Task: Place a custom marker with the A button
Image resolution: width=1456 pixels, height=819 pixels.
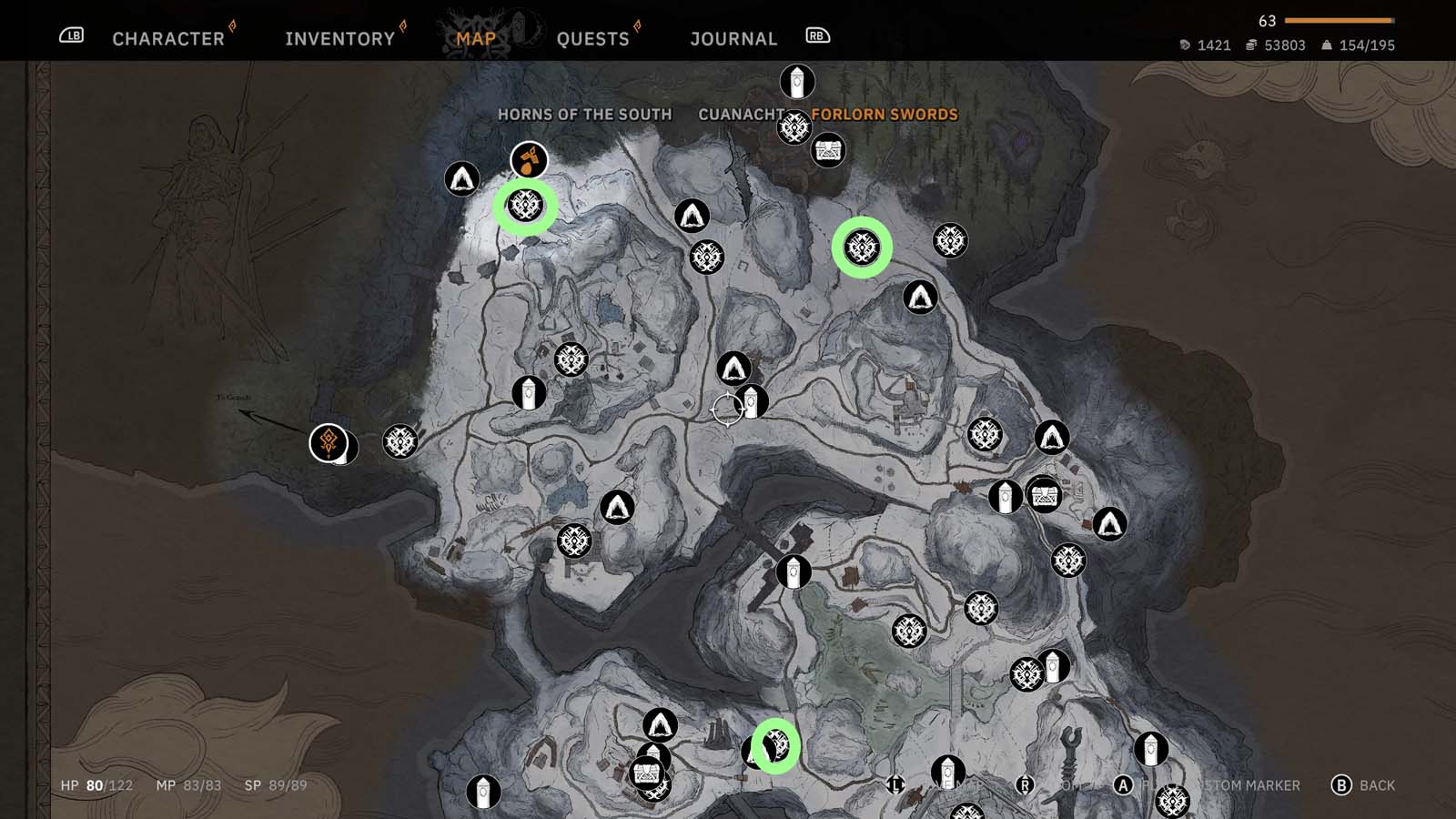Action: pyautogui.click(x=1121, y=784)
